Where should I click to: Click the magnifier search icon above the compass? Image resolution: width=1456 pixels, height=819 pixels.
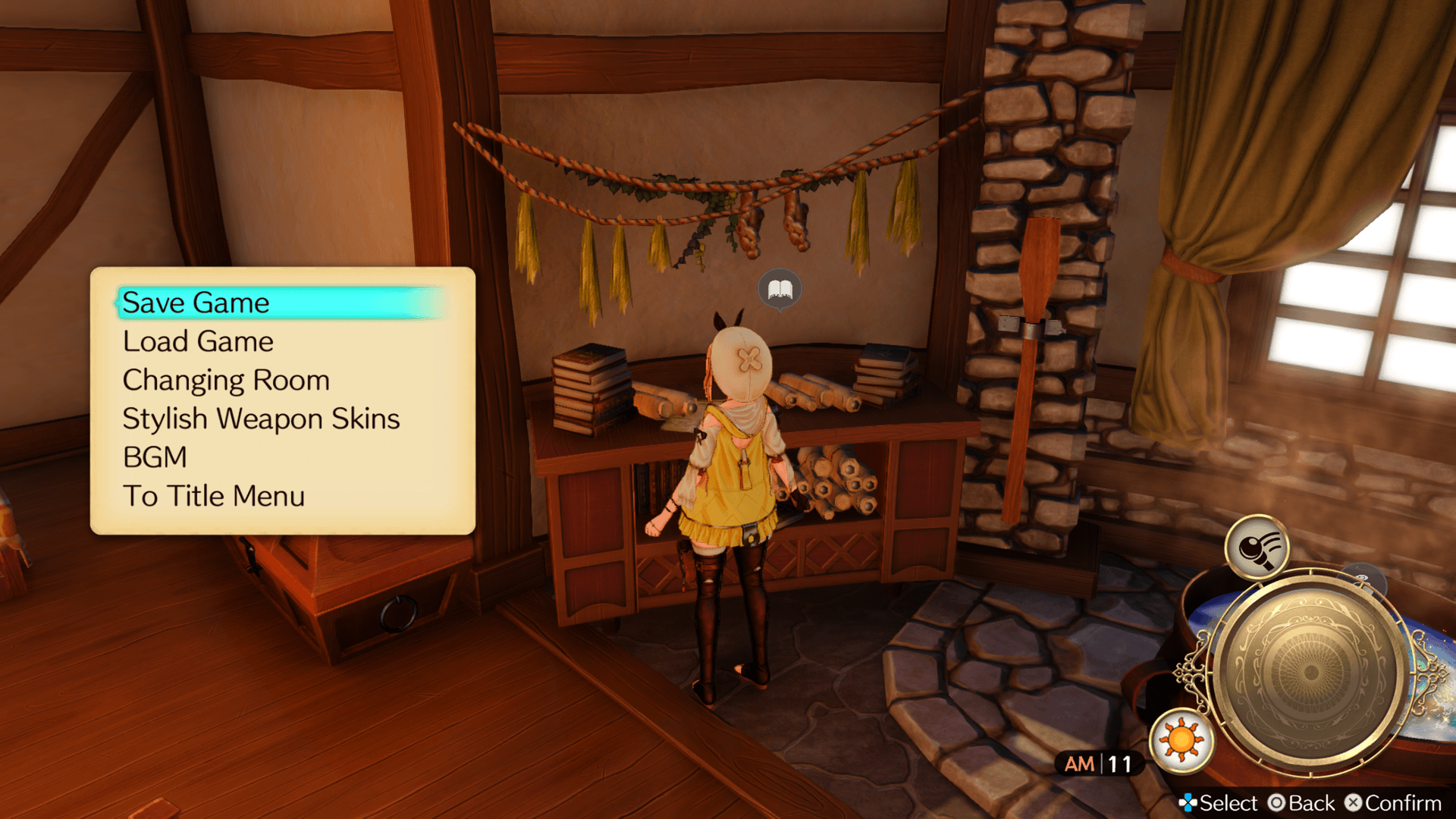(x=1257, y=548)
